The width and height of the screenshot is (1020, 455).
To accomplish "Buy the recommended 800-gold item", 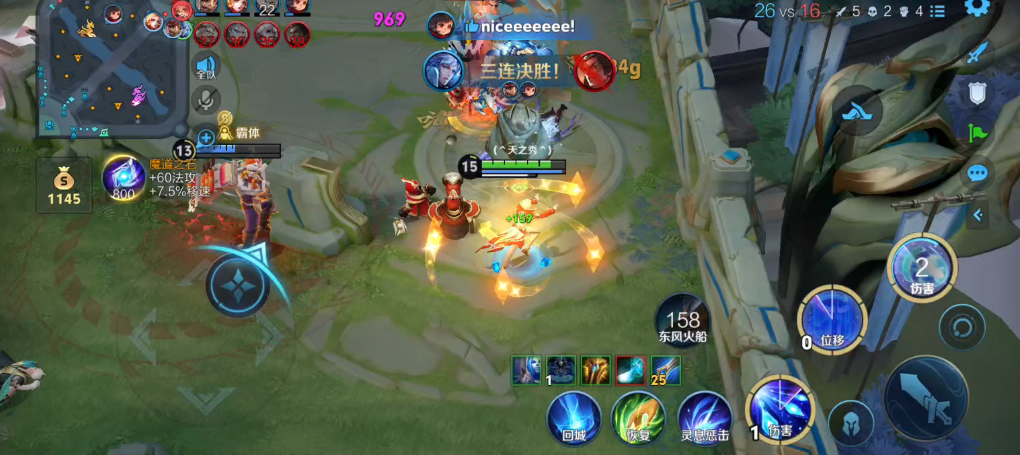I will coord(123,178).
